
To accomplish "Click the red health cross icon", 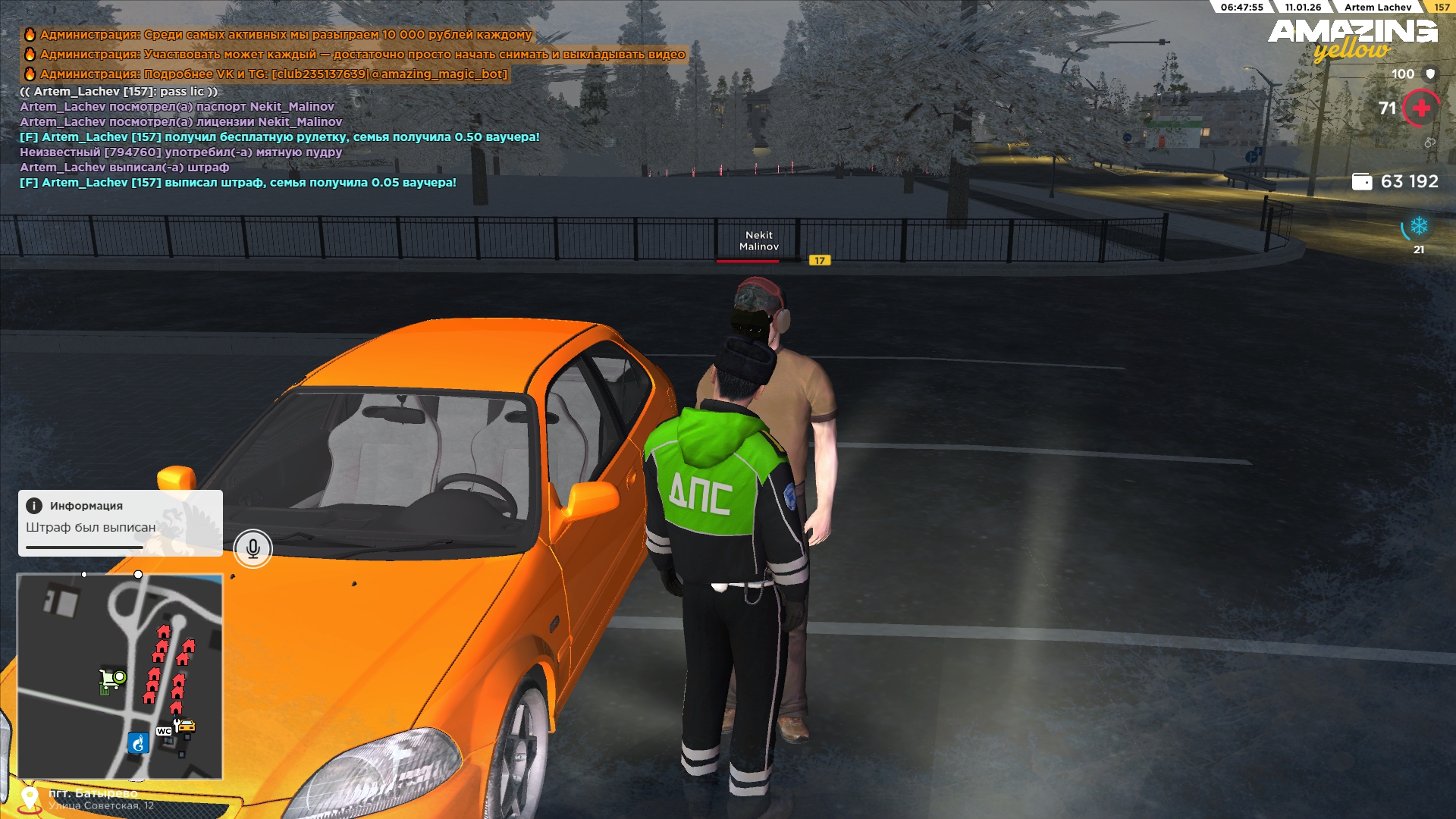I will coord(1420,108).
